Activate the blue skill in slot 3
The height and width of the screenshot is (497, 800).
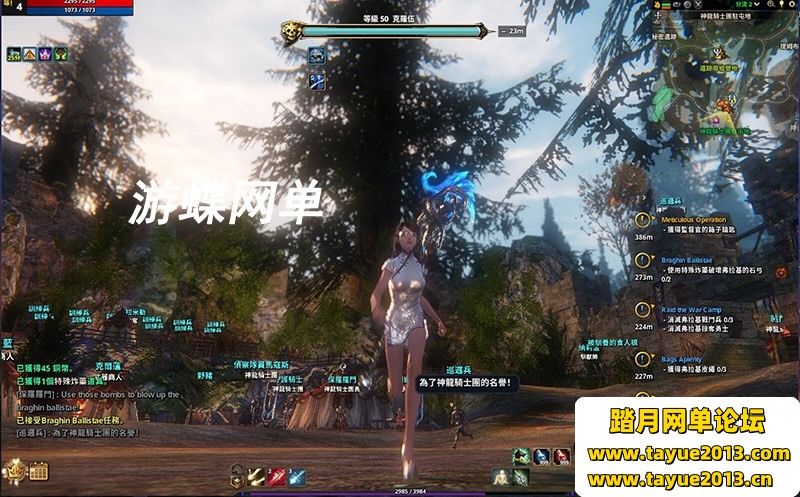coord(297,477)
